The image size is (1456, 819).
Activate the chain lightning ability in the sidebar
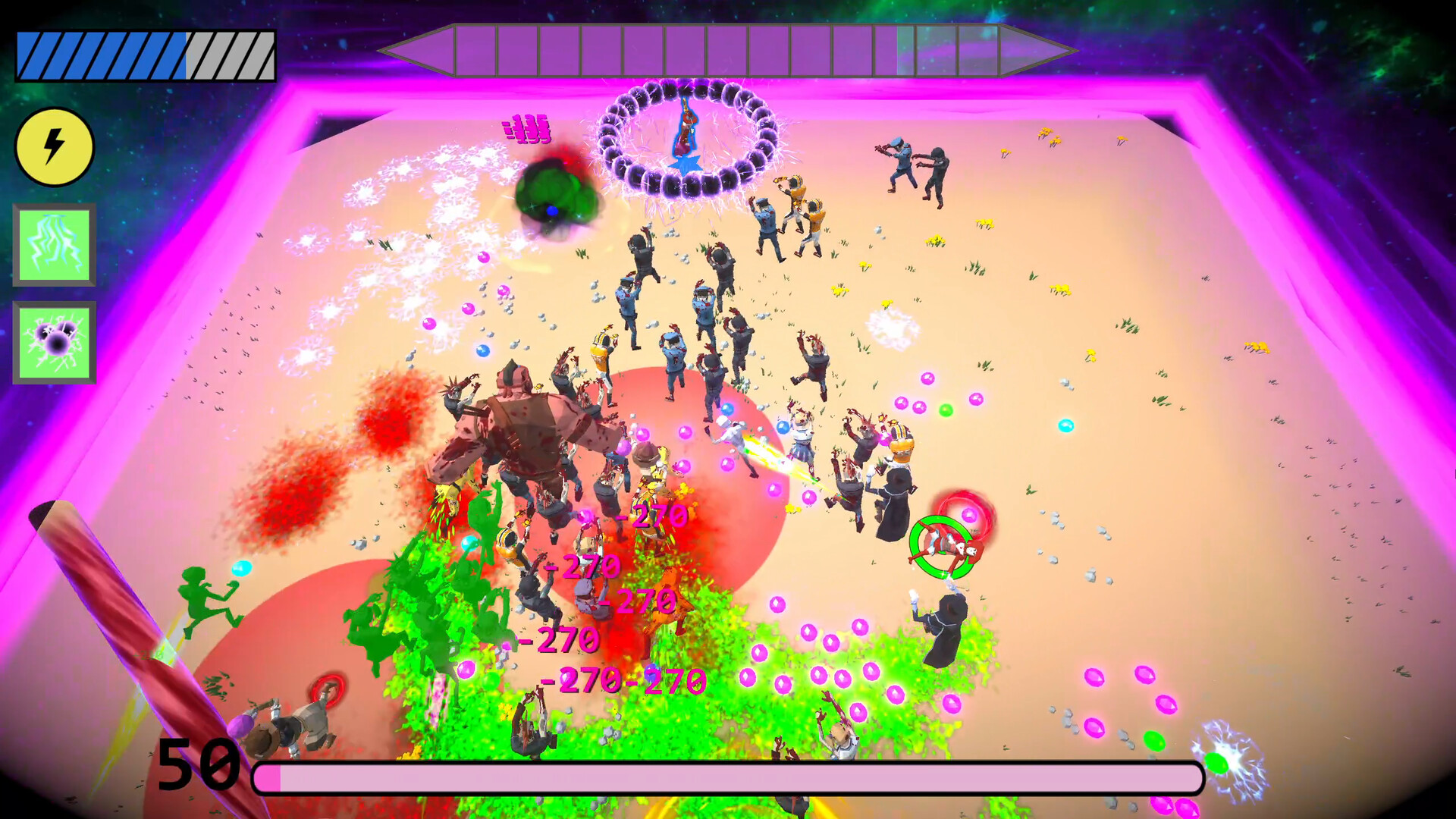(x=53, y=243)
